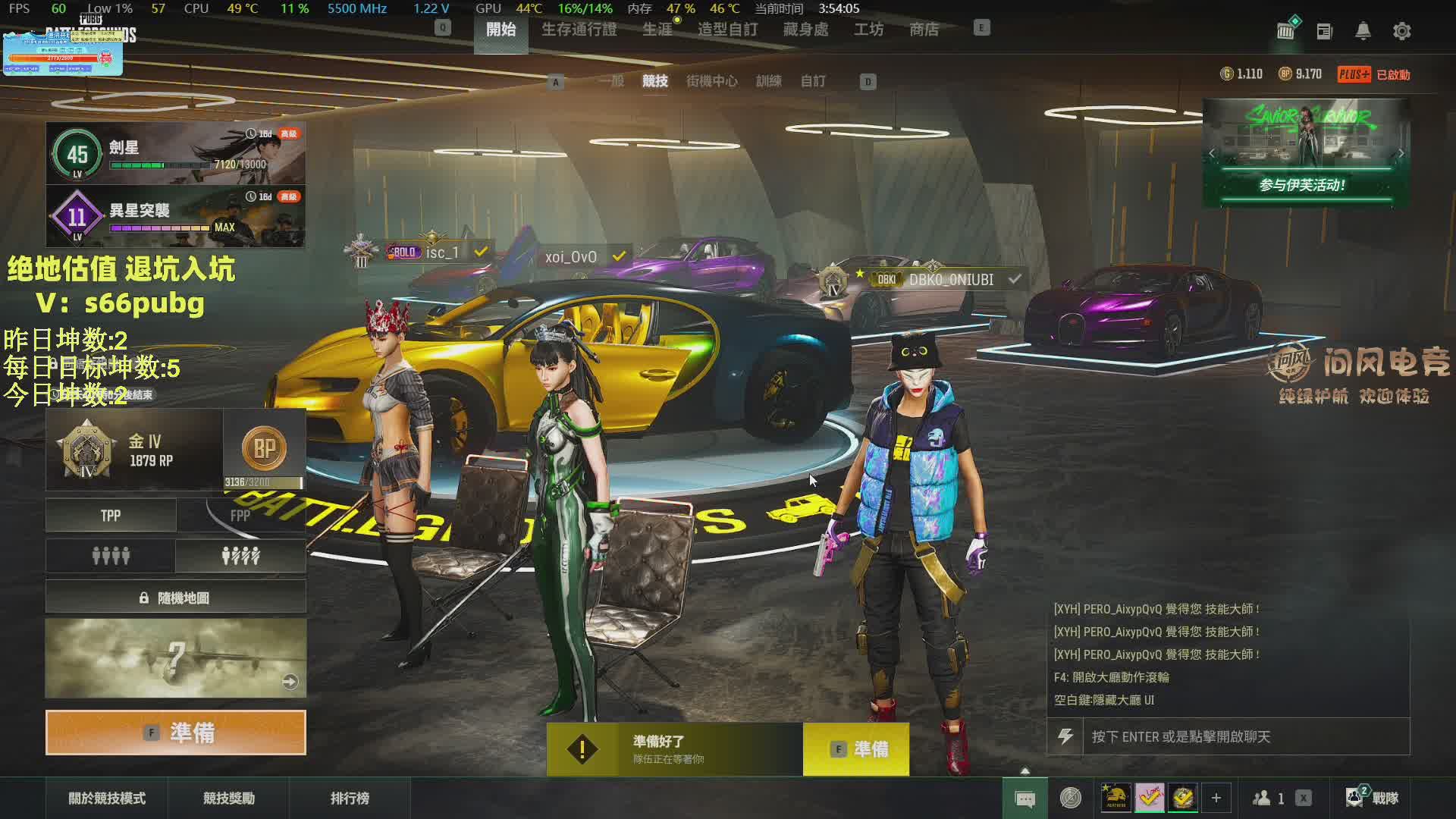The height and width of the screenshot is (819, 1456).
Task: Switch to 訓練 training mode
Action: 768,81
